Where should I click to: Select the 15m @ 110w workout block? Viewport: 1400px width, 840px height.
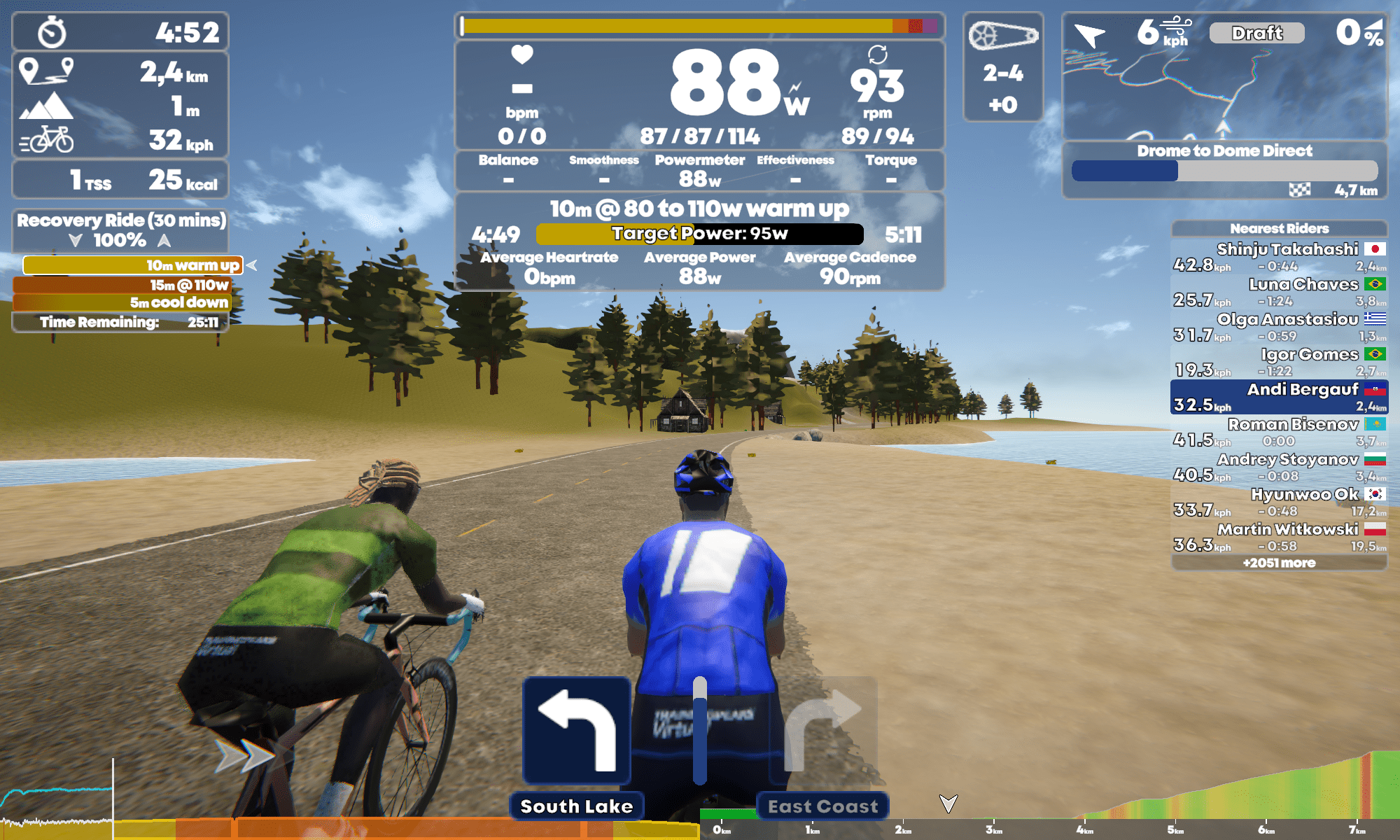(x=121, y=285)
